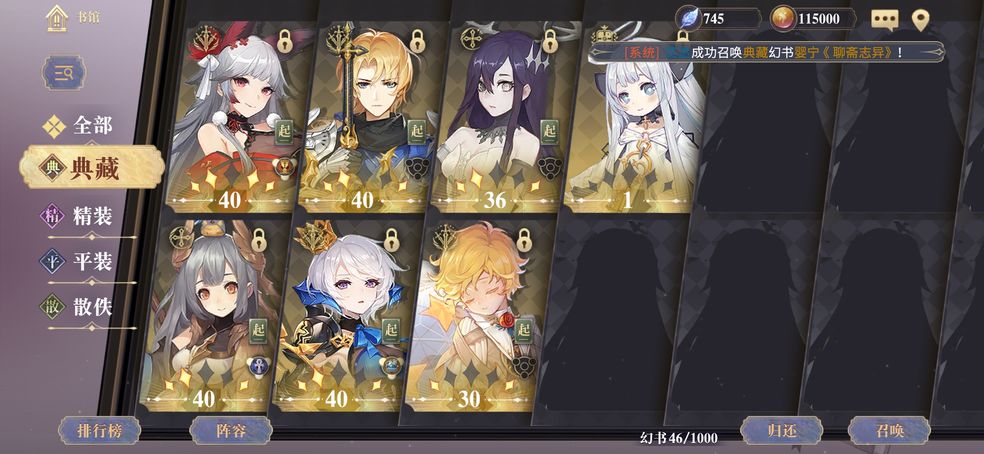Screen dimensions: 984x454
Task: Open the 召唤 summon screen
Action: 889,431
